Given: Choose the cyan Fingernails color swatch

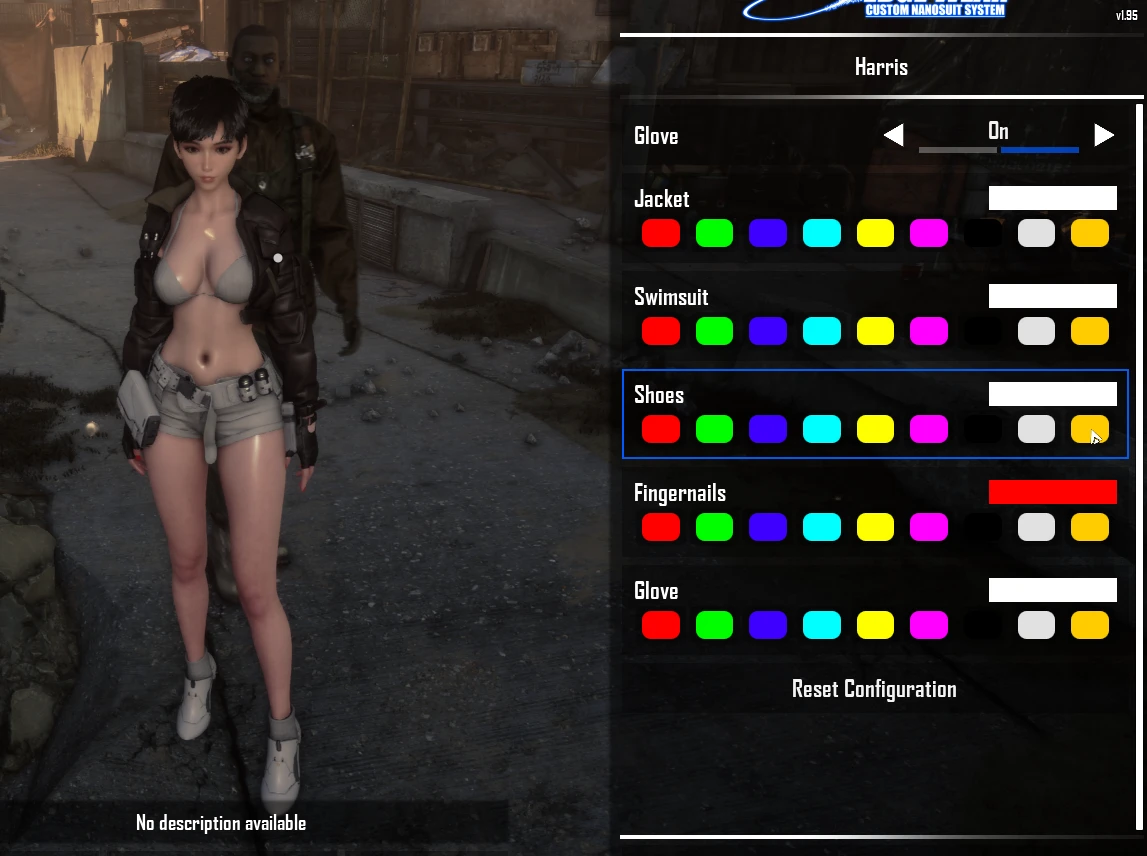Looking at the screenshot, I should point(822,527).
